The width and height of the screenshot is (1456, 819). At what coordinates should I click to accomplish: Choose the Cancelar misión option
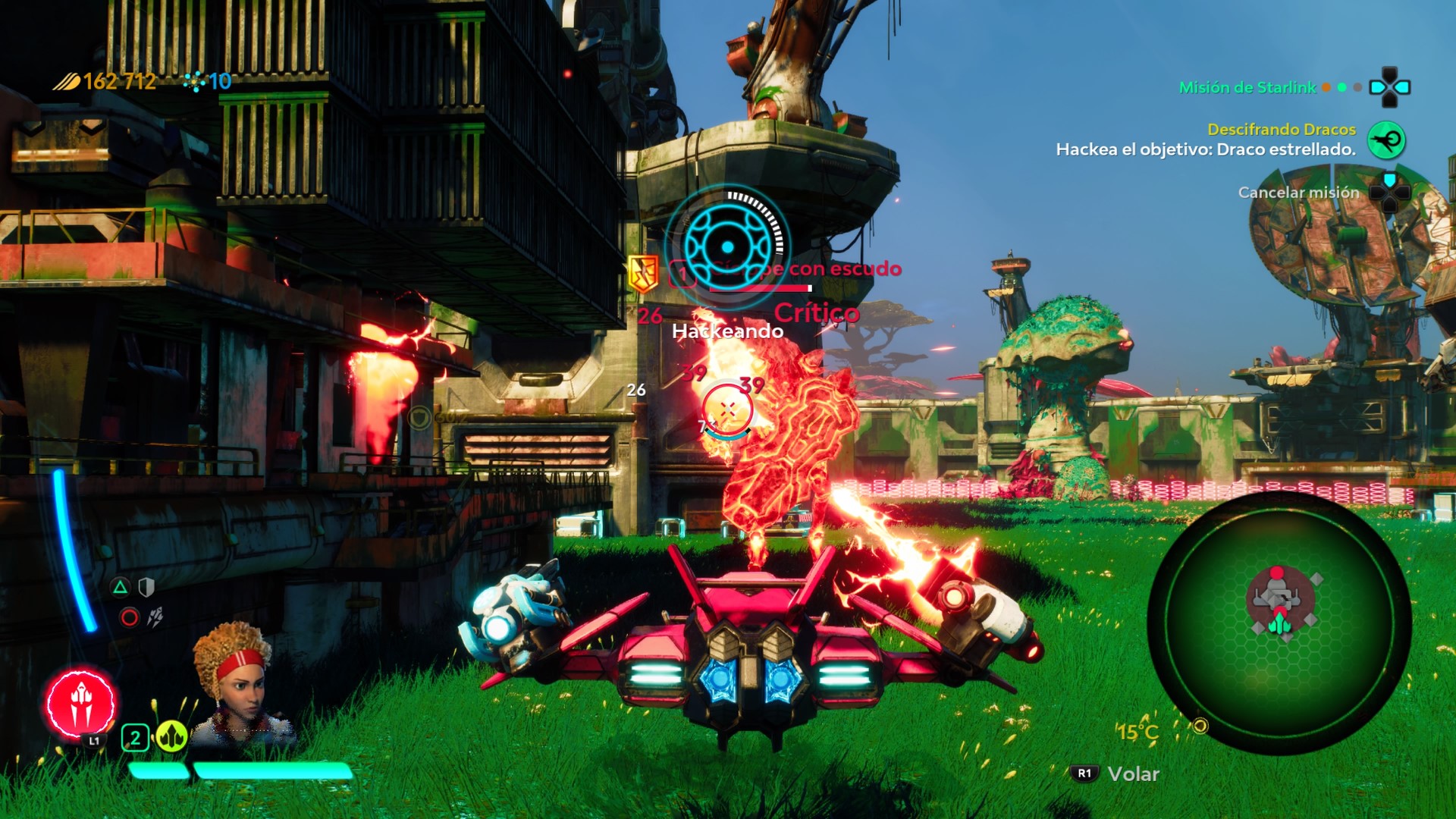tap(1298, 193)
